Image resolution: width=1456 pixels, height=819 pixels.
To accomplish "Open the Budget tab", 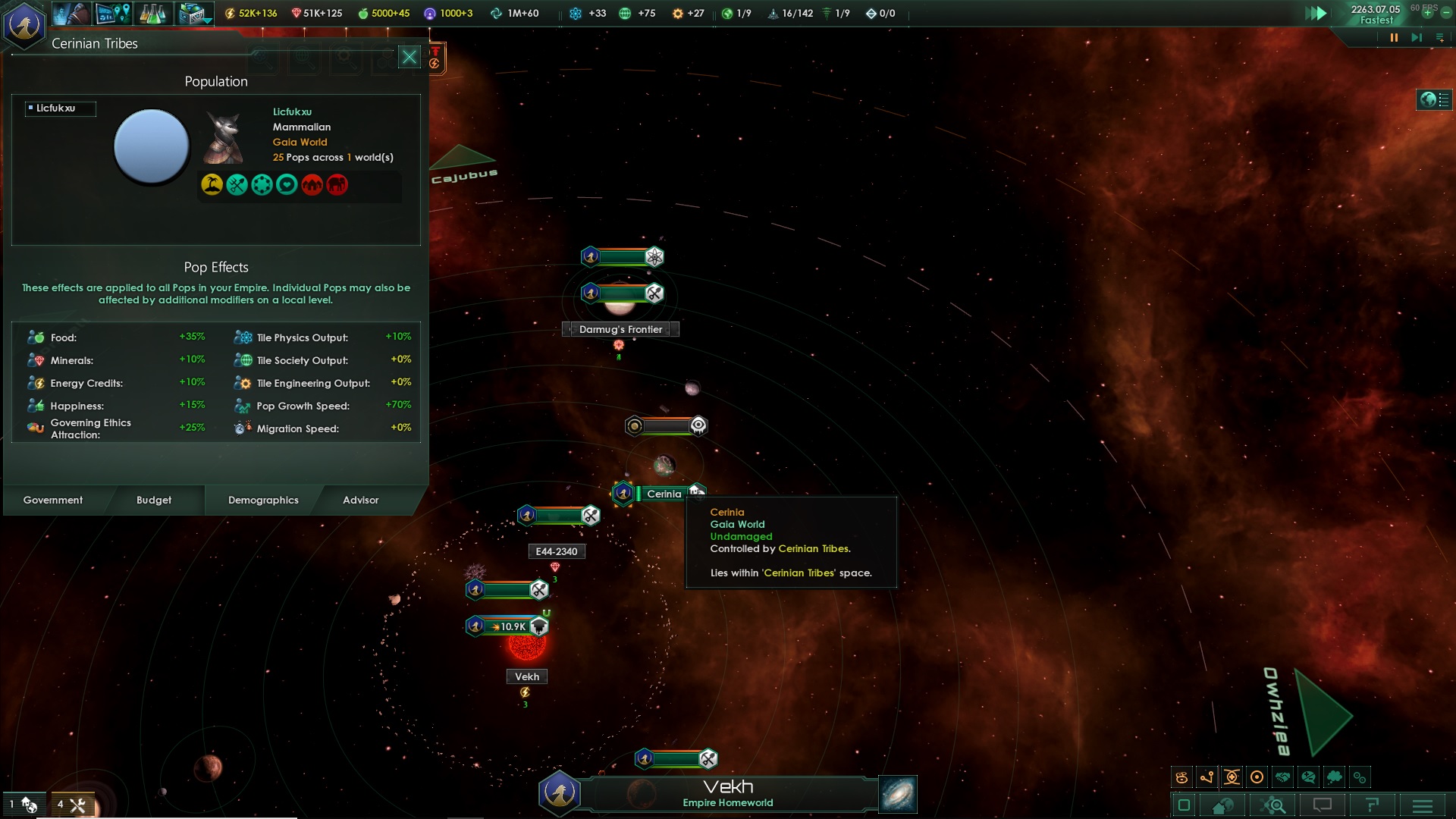I will click(154, 500).
